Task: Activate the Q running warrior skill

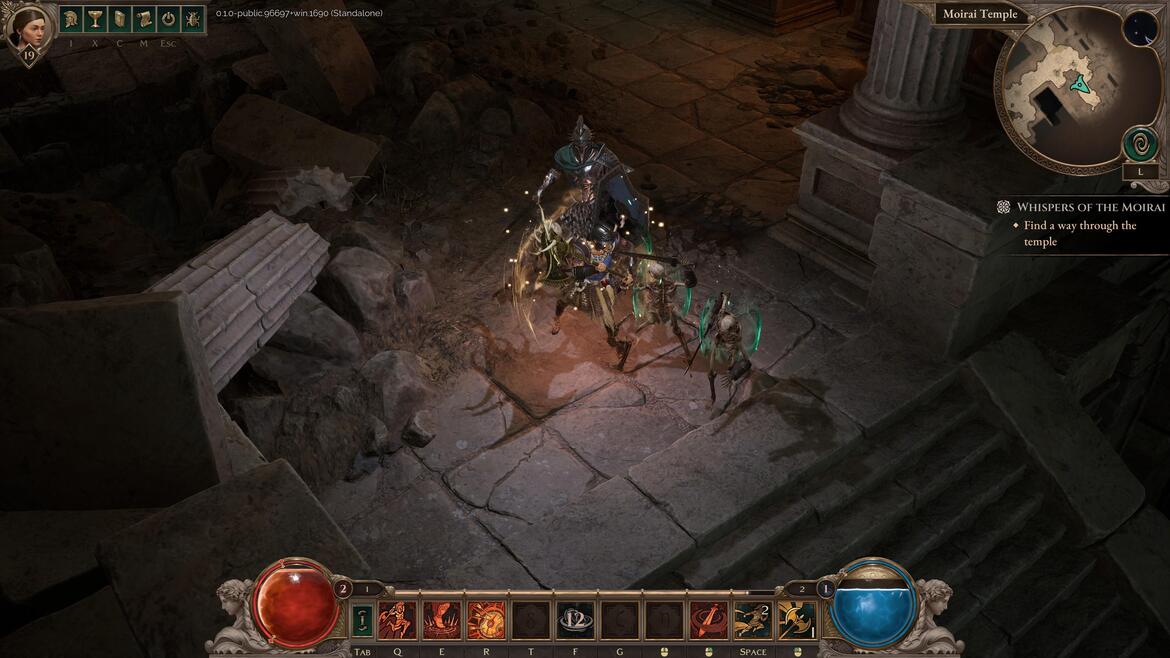Action: click(x=397, y=620)
